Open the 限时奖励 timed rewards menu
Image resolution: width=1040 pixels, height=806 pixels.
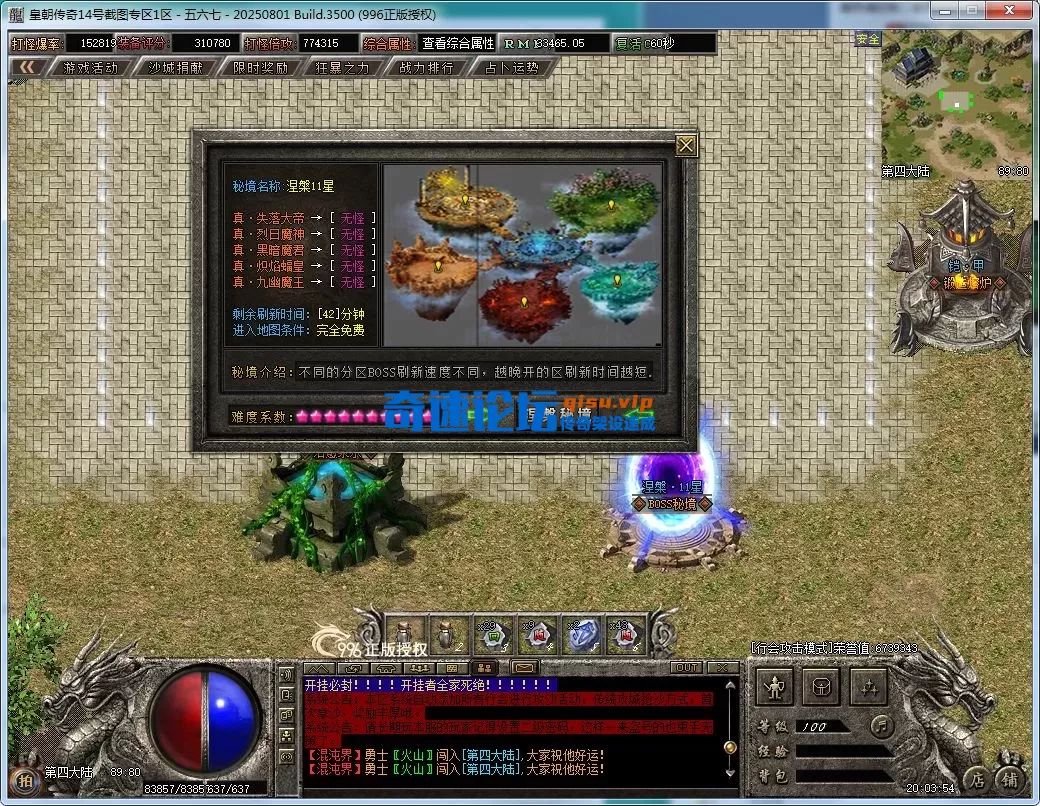(260, 68)
